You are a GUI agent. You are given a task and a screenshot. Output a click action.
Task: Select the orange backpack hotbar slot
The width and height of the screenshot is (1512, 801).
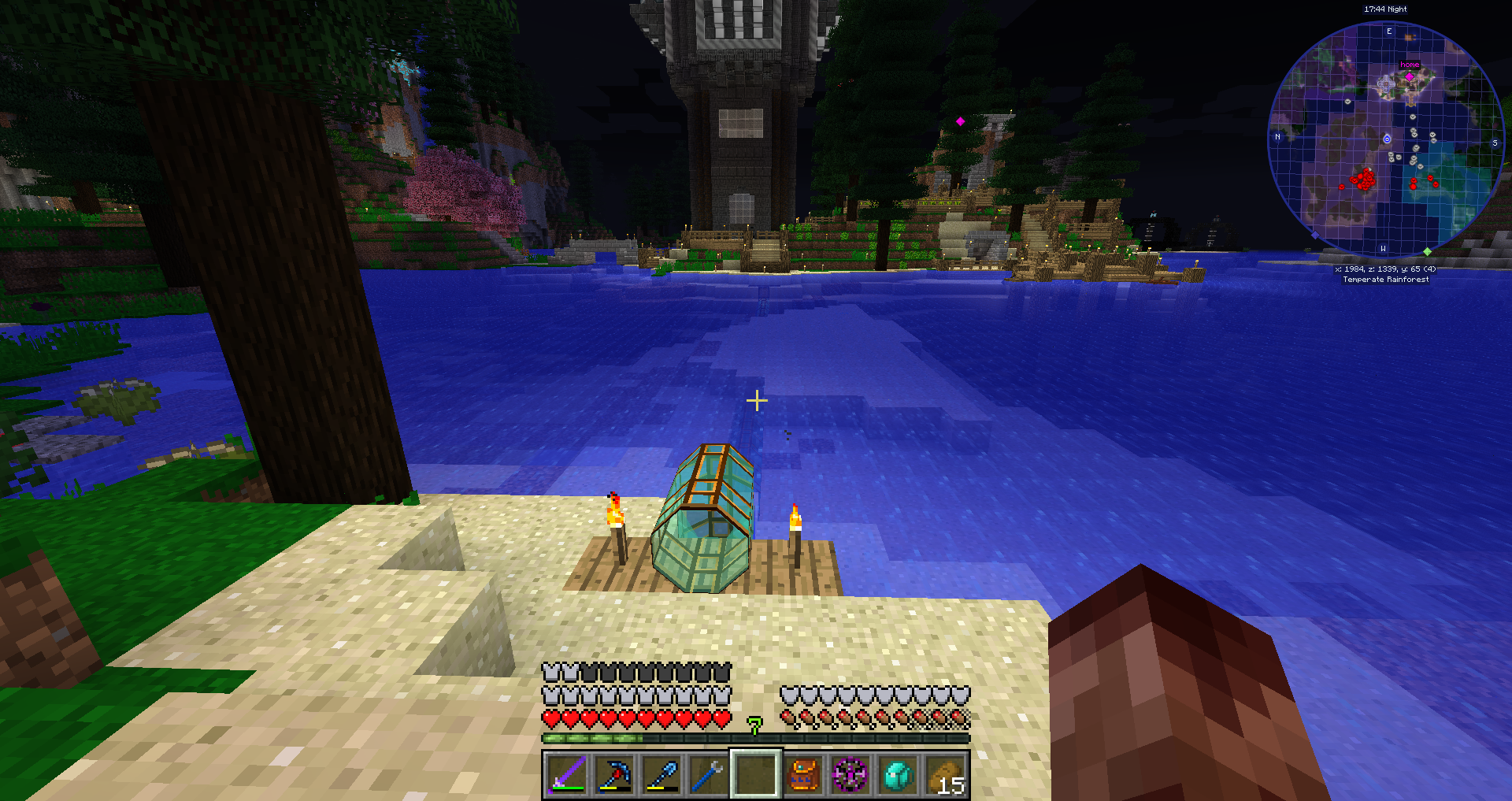pos(802,775)
